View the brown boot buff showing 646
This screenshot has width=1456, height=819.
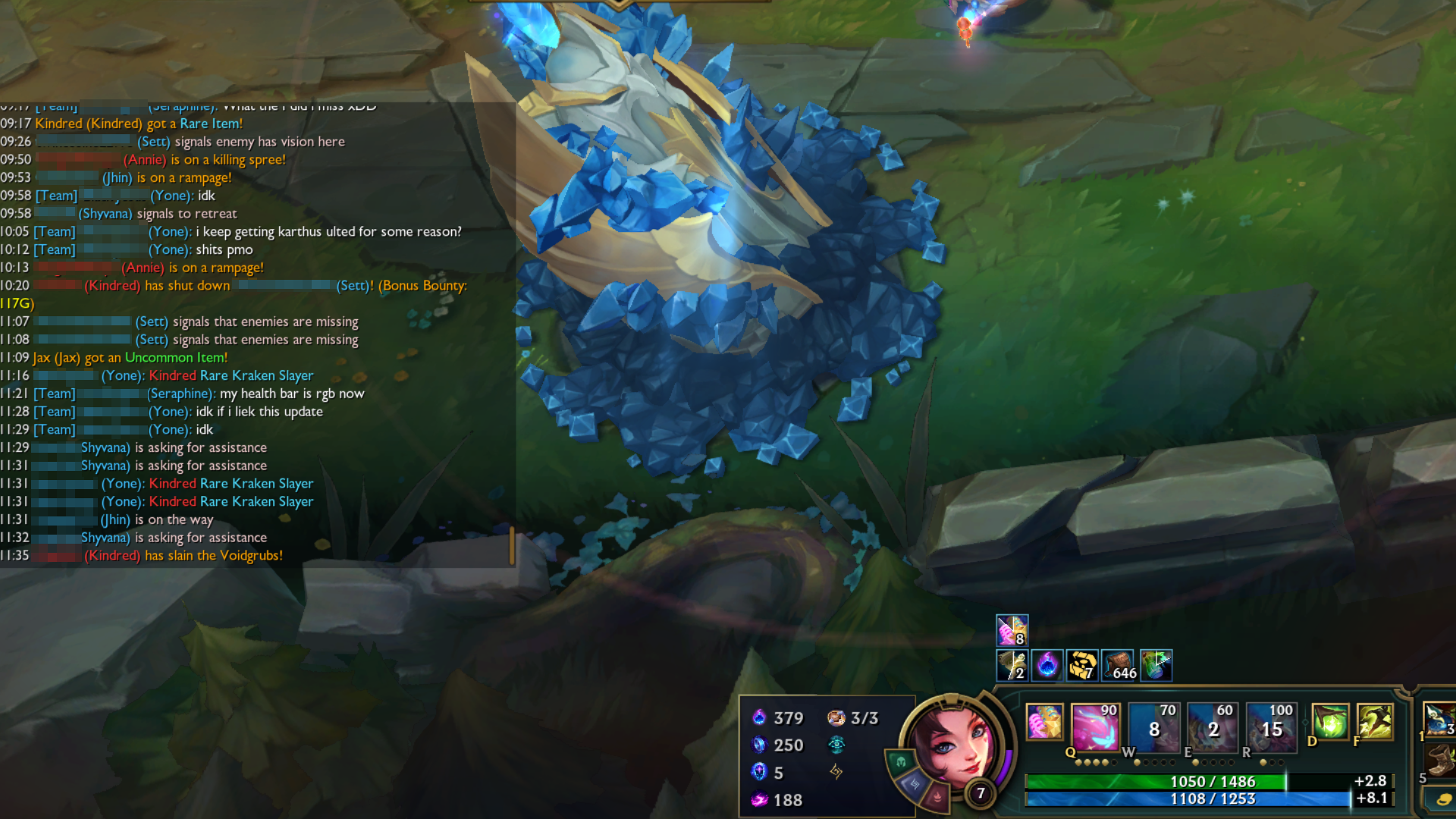(1119, 665)
